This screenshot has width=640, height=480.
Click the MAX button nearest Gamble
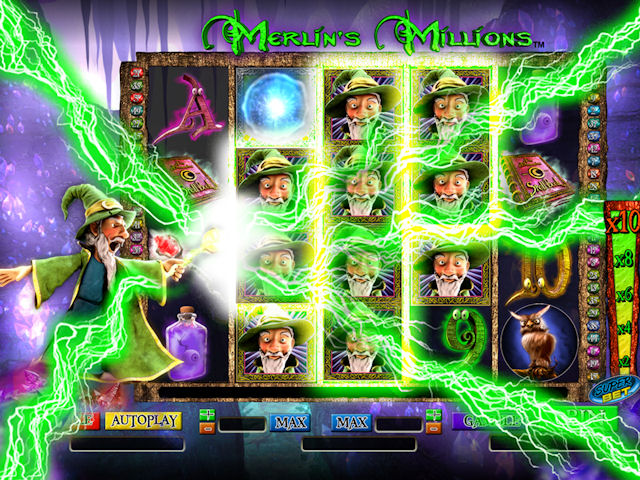[x=351, y=423]
